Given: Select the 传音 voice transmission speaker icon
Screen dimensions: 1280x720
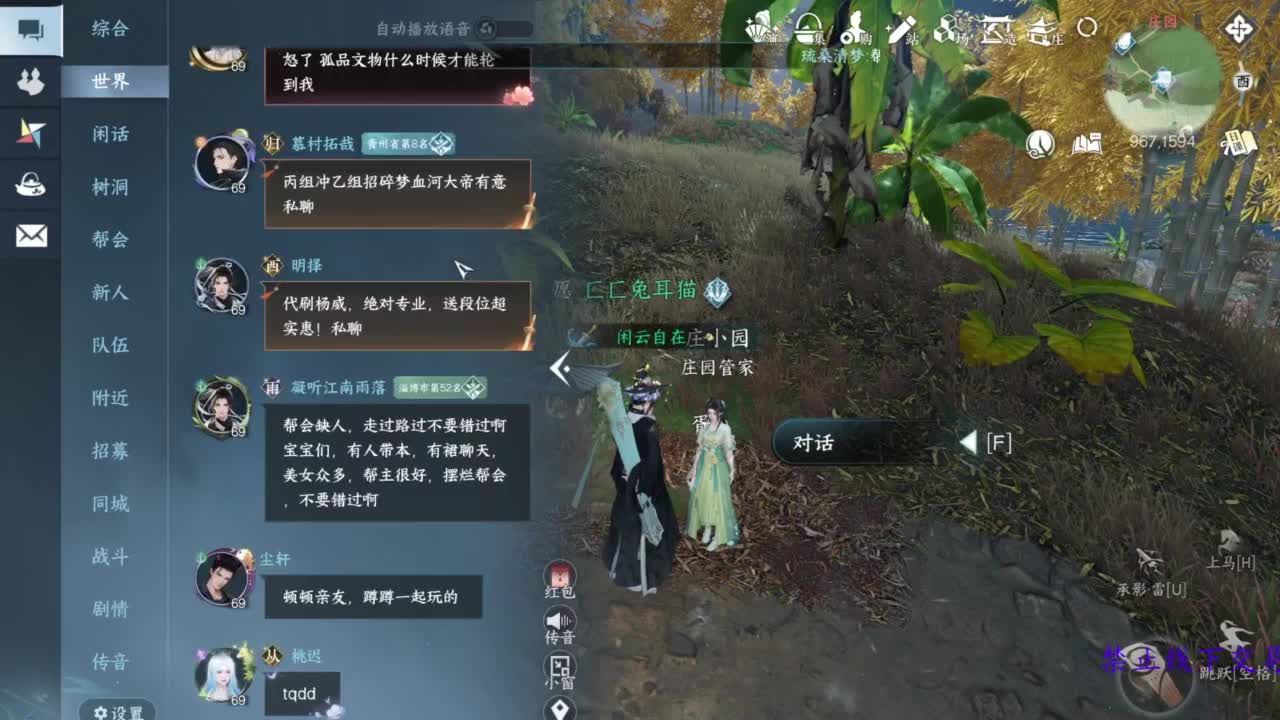Looking at the screenshot, I should coord(558,621).
